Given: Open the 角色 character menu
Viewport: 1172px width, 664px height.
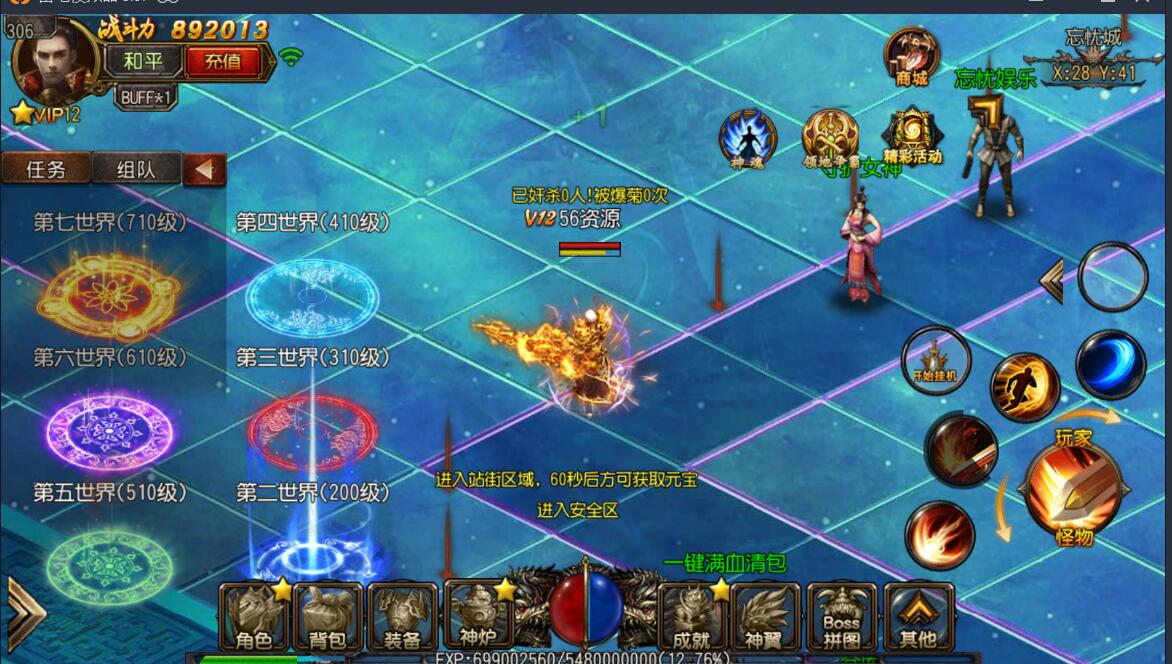Looking at the screenshot, I should point(254,617).
